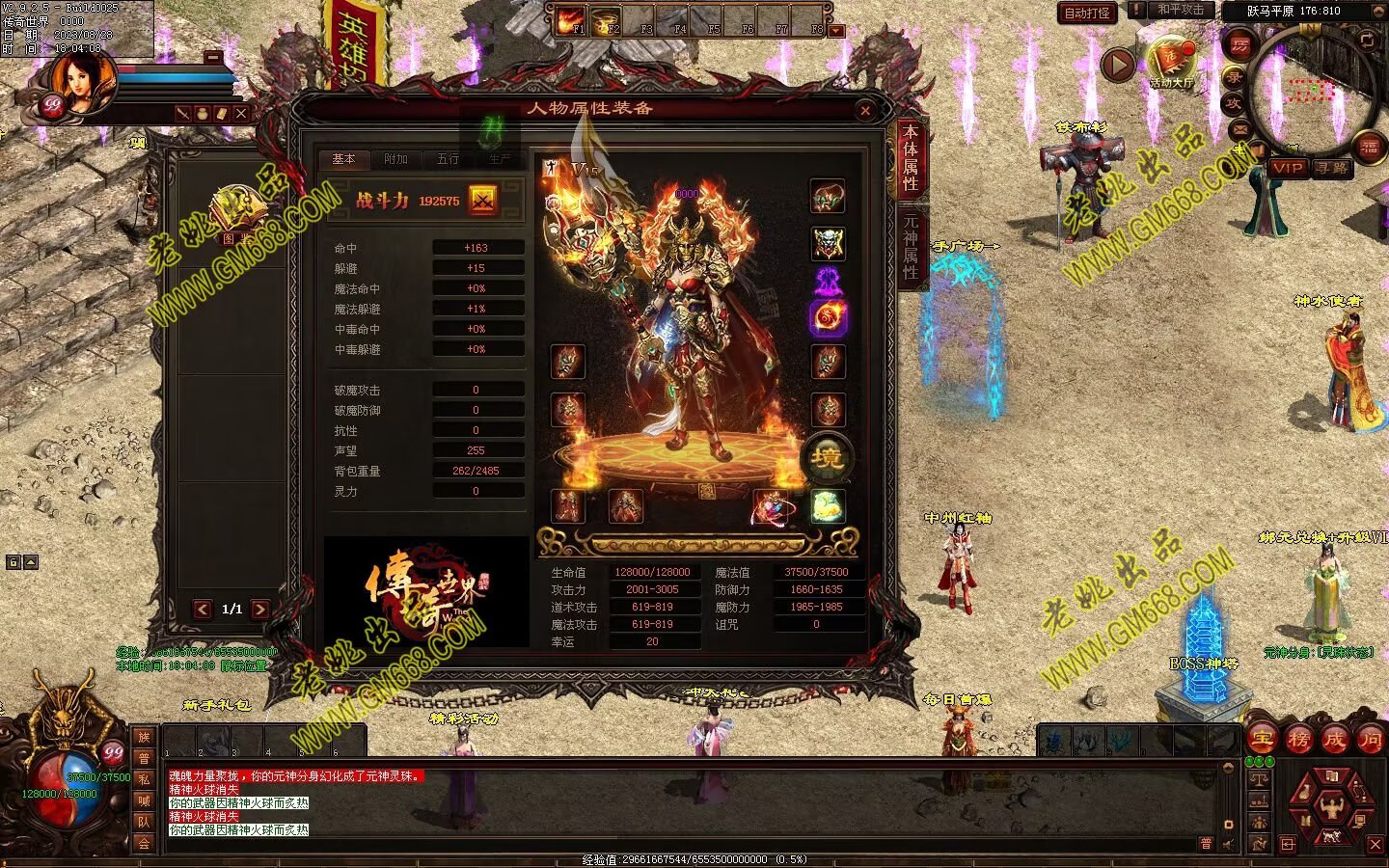1389x868 pixels.
Task: Toggle the 自动打怪 auto-fight button
Action: tap(1087, 13)
